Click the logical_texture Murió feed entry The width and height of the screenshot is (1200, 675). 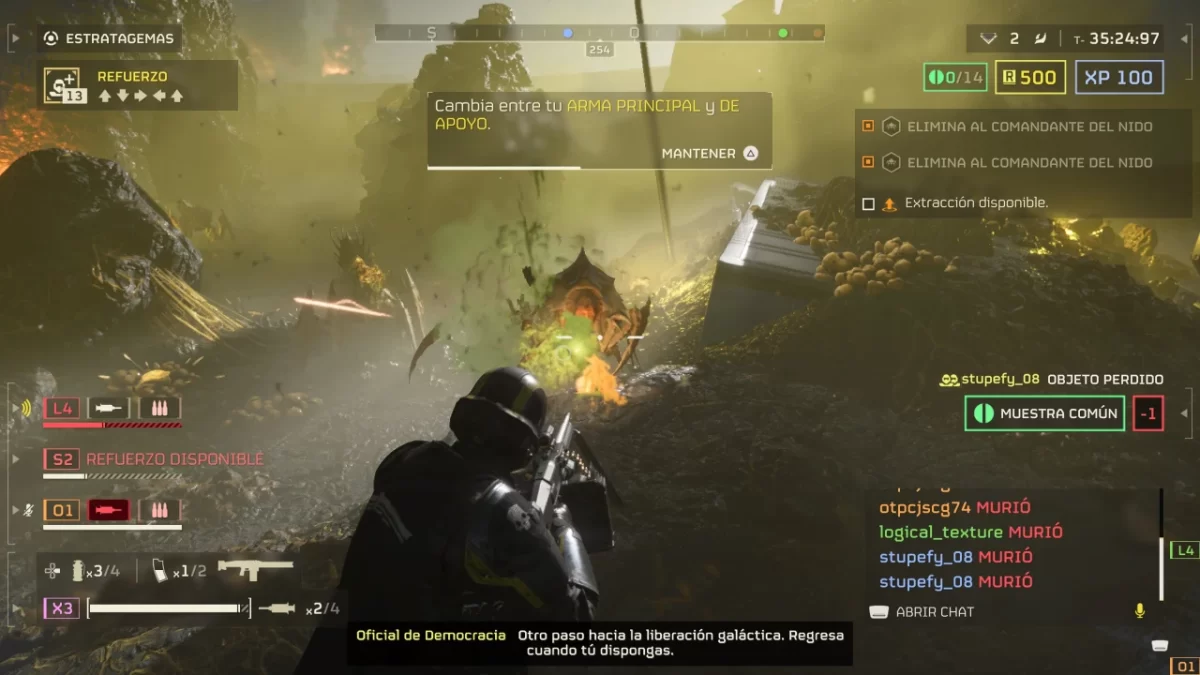click(970, 532)
